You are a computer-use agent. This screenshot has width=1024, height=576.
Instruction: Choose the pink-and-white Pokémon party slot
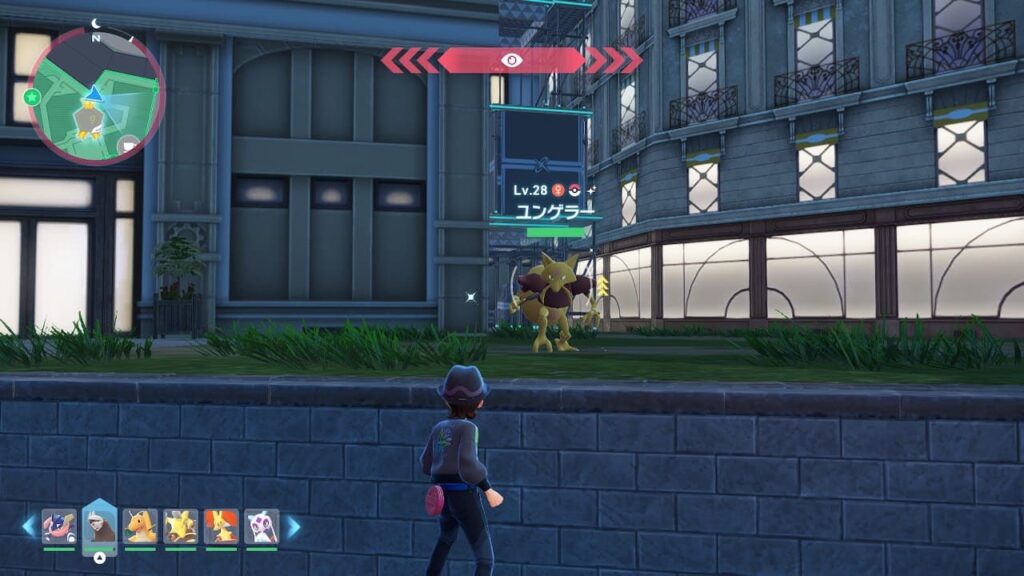coord(261,526)
